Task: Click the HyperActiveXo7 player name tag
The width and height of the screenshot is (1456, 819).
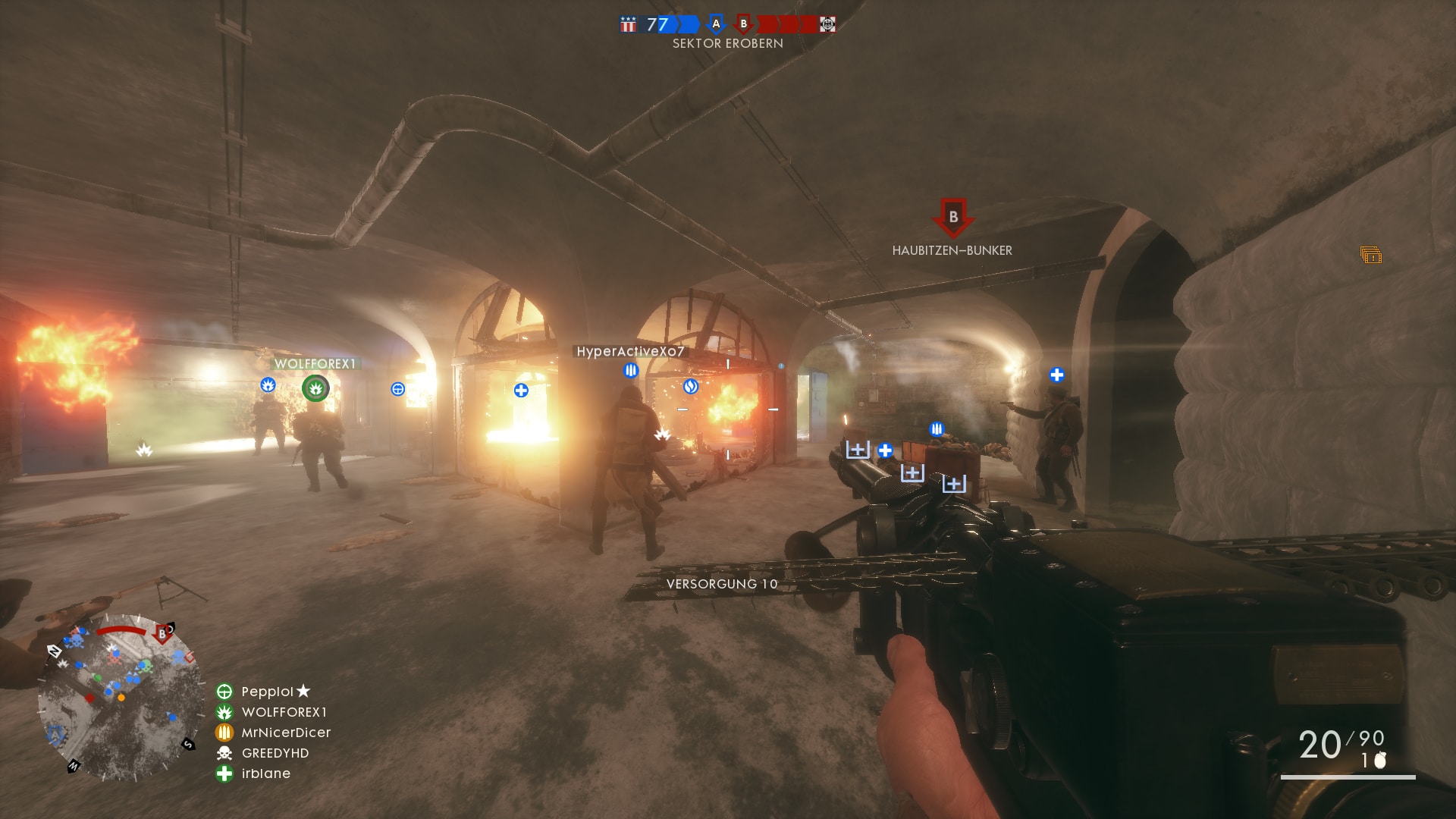Action: coord(630,351)
